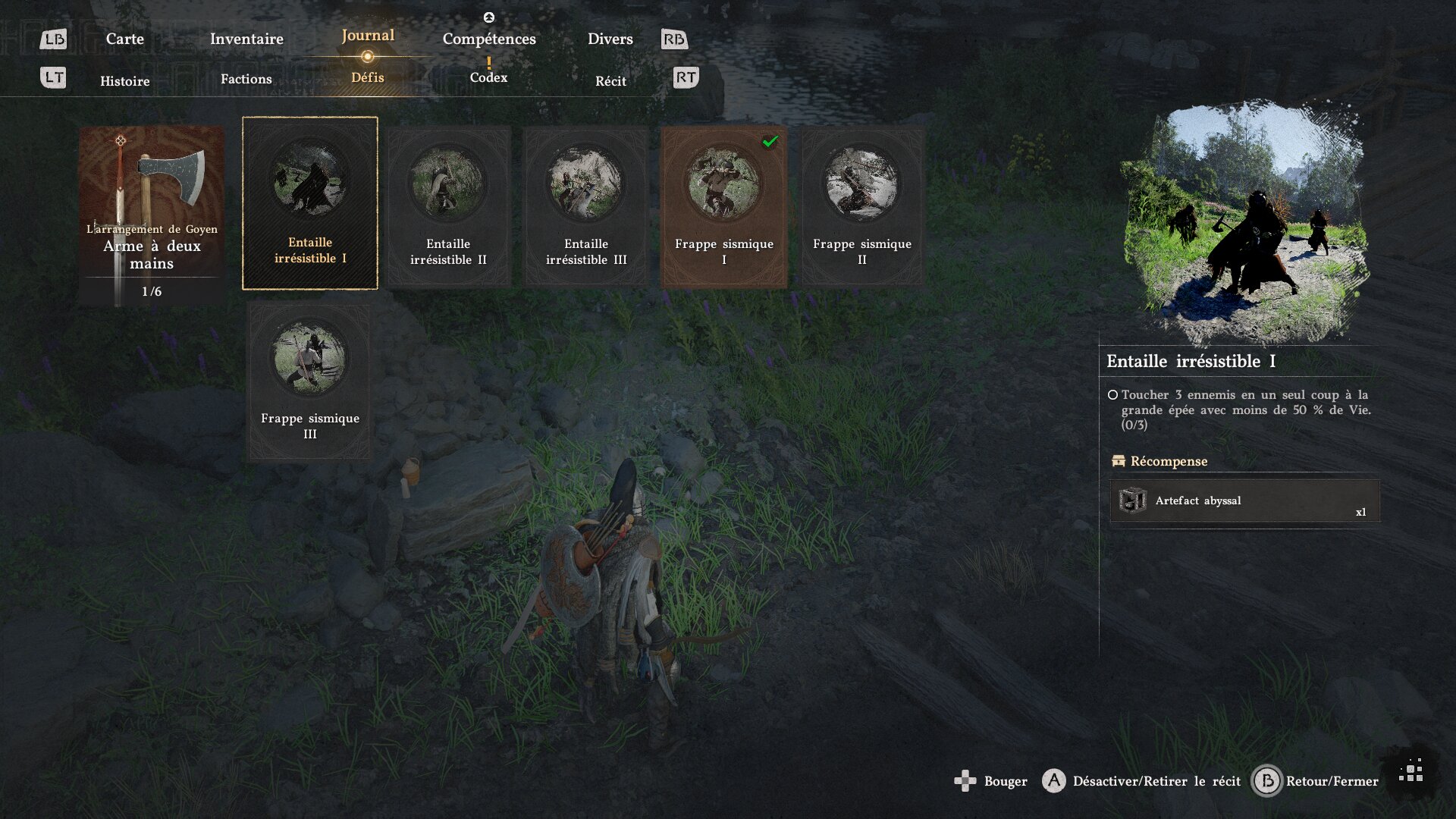Switch to the Factions section
The image size is (1456, 819).
point(246,79)
